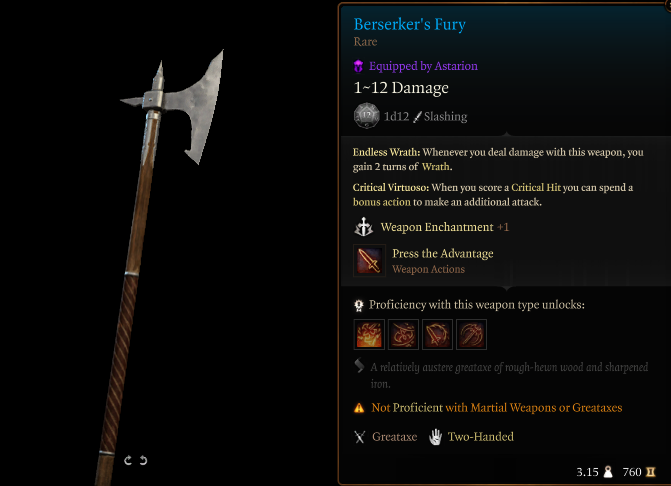Click the Weapon Enchantment sword icon
671x486 pixels.
365,227
